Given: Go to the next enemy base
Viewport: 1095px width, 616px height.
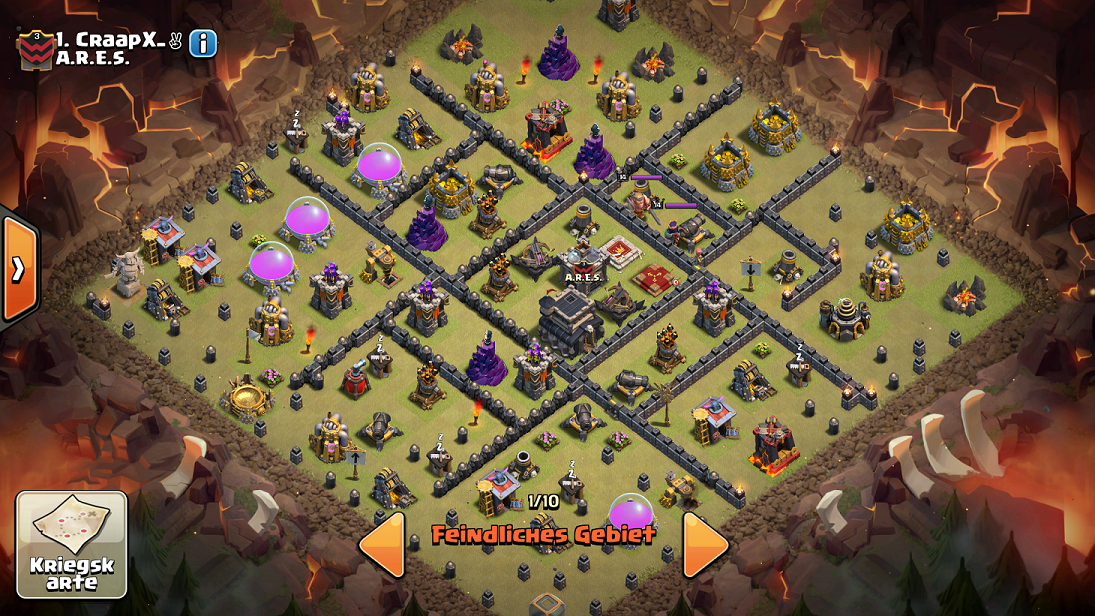Looking at the screenshot, I should pos(705,545).
